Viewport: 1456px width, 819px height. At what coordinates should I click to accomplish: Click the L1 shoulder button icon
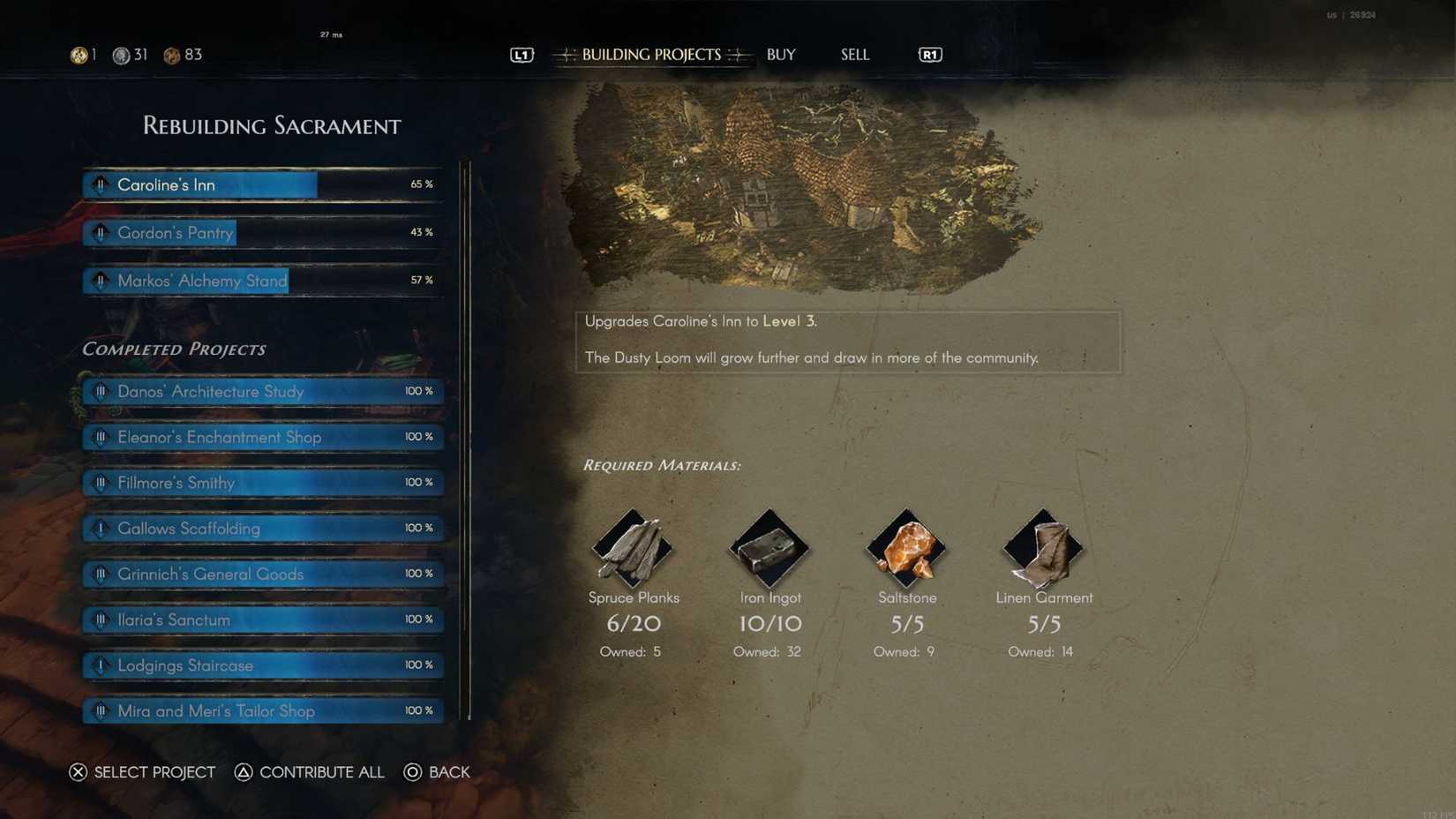click(521, 54)
